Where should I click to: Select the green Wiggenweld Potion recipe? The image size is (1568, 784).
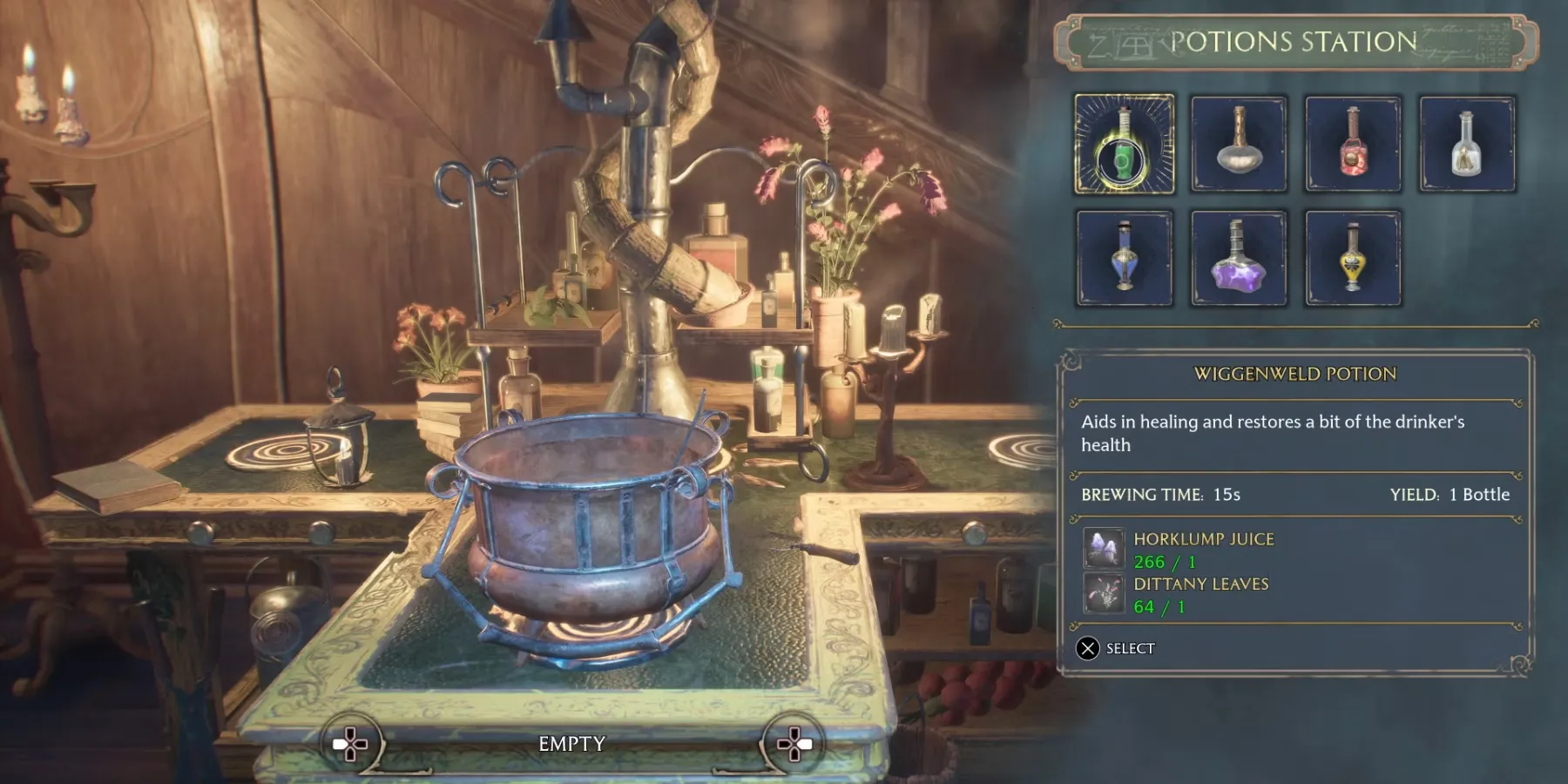tap(1124, 144)
